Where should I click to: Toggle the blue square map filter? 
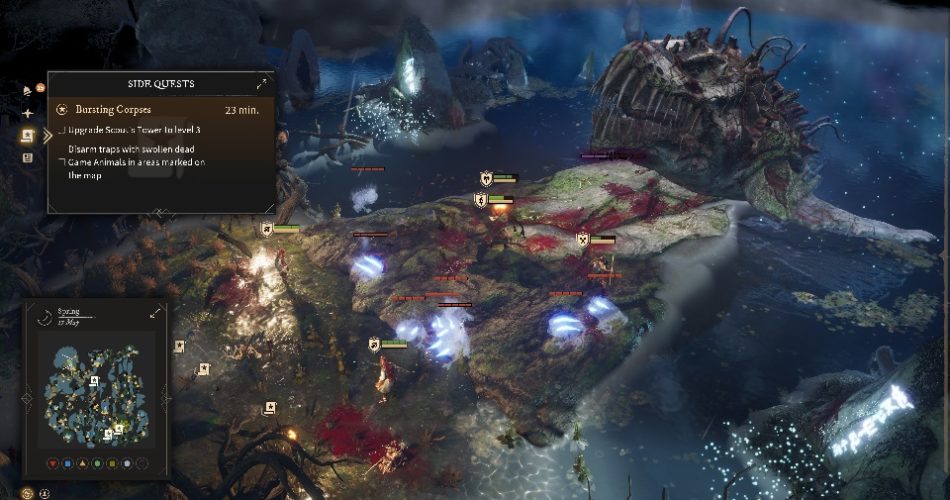pos(68,463)
